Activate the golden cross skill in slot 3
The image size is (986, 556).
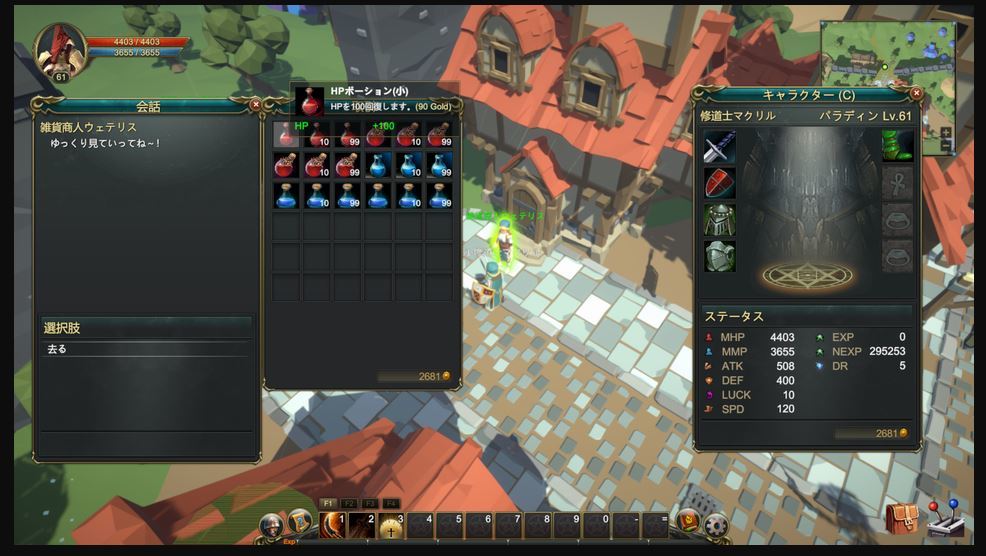pos(390,524)
